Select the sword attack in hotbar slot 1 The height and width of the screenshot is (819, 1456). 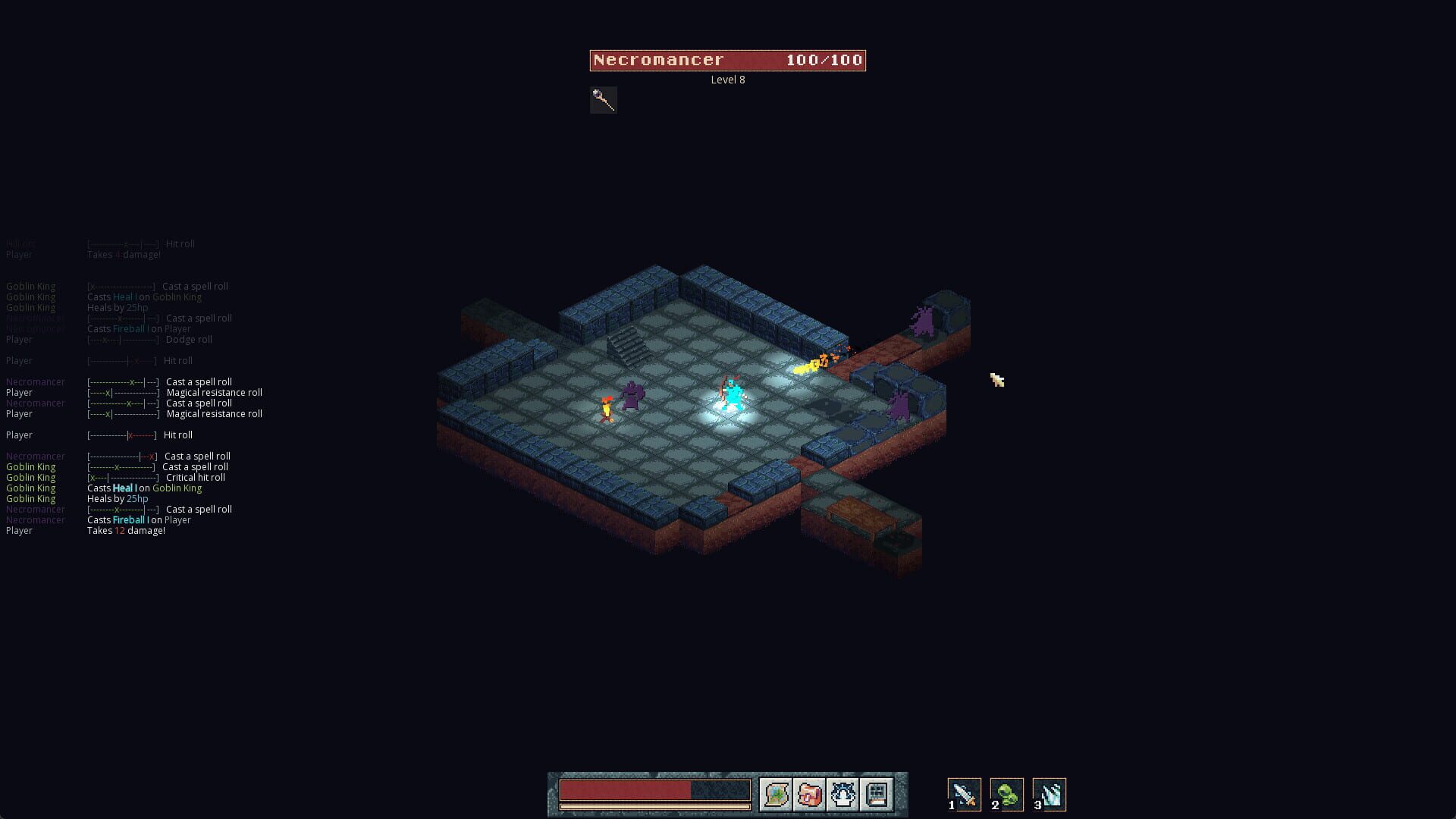[x=964, y=794]
